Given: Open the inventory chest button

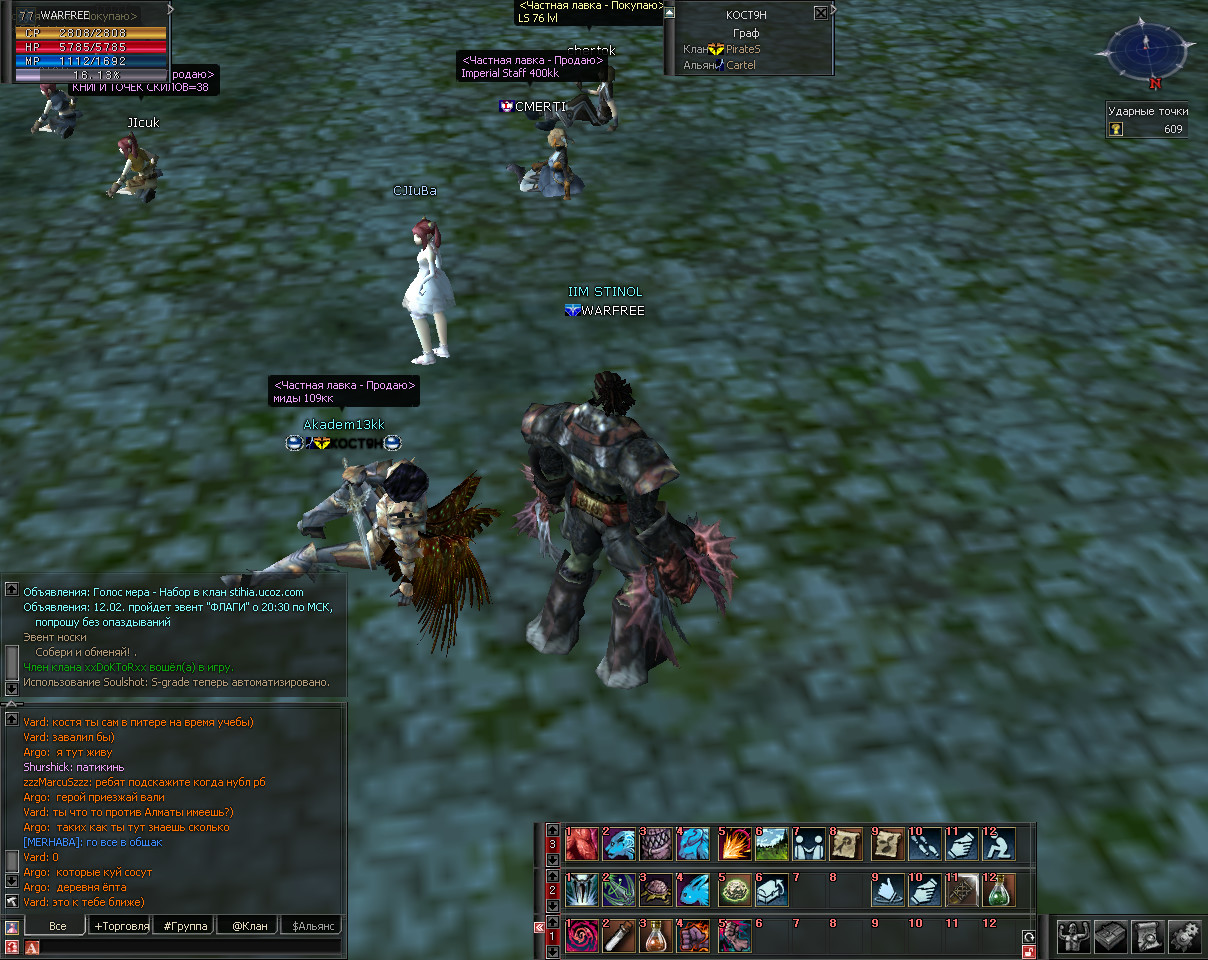Looking at the screenshot, I should point(1111,935).
